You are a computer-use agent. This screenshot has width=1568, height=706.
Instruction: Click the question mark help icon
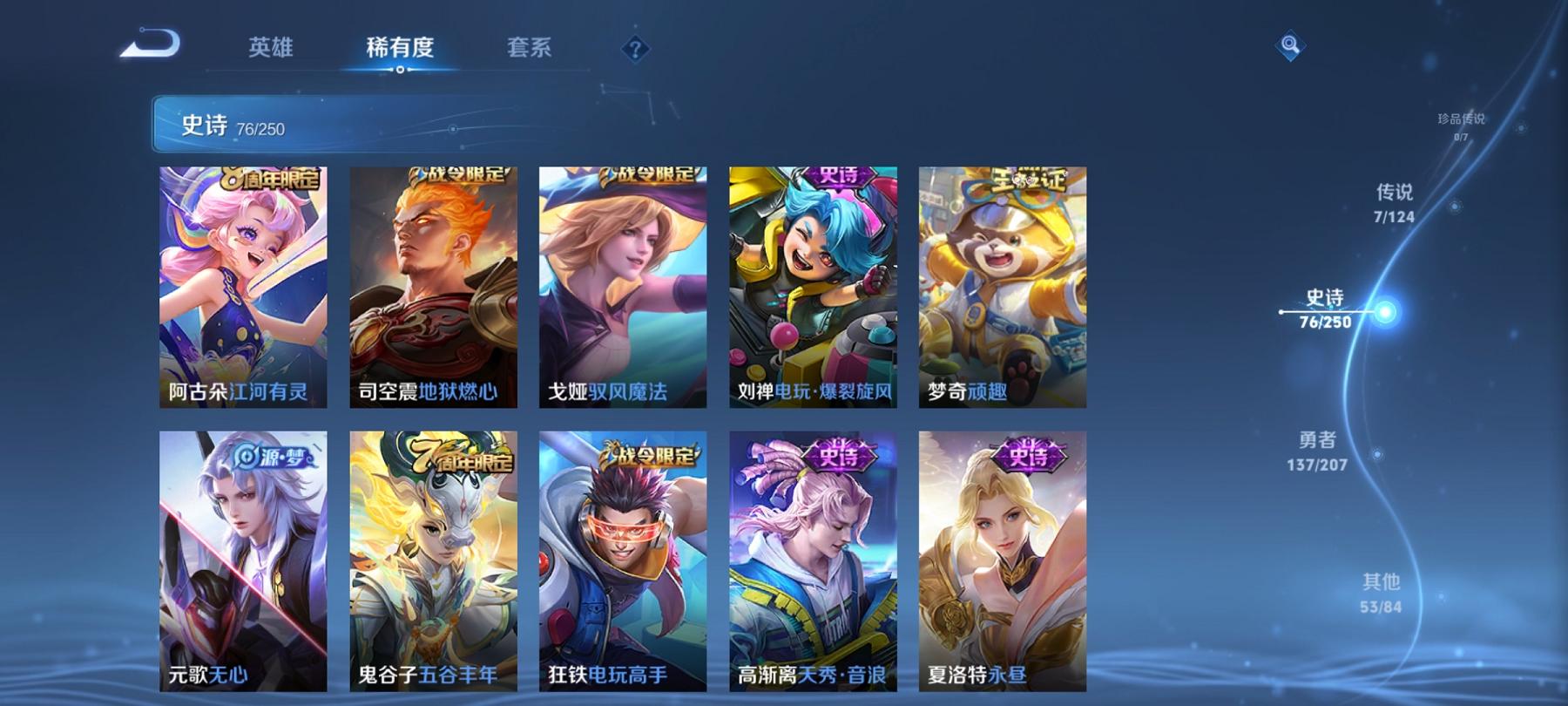point(634,48)
